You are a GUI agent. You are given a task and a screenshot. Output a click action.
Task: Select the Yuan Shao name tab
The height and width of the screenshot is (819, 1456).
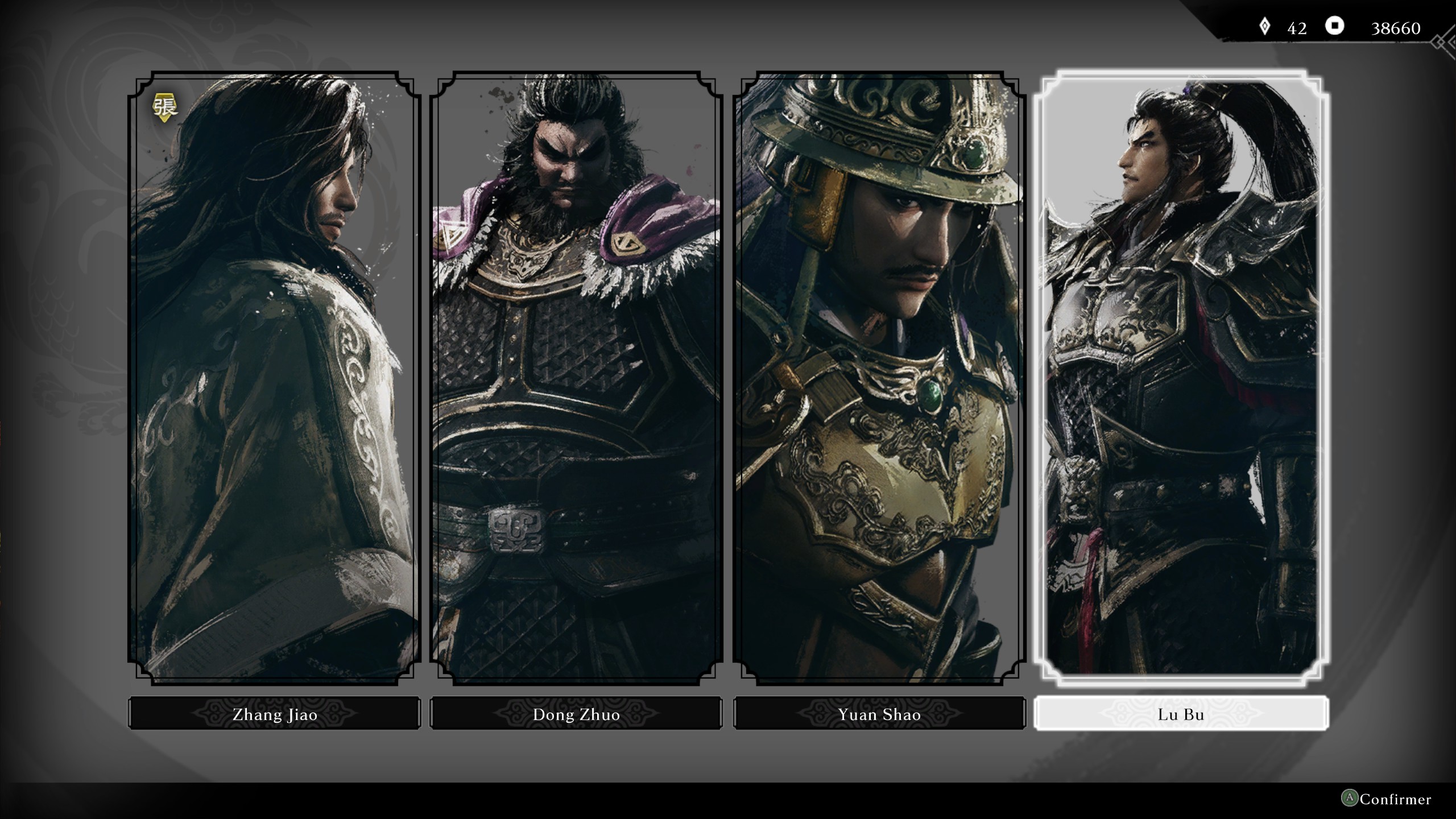(x=879, y=714)
